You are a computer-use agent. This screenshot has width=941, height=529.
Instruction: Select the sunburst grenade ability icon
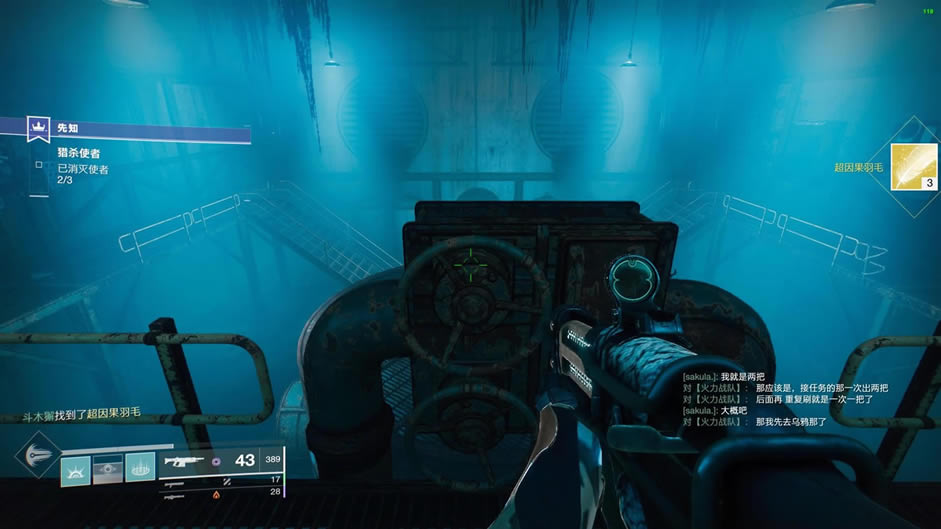coord(76,470)
